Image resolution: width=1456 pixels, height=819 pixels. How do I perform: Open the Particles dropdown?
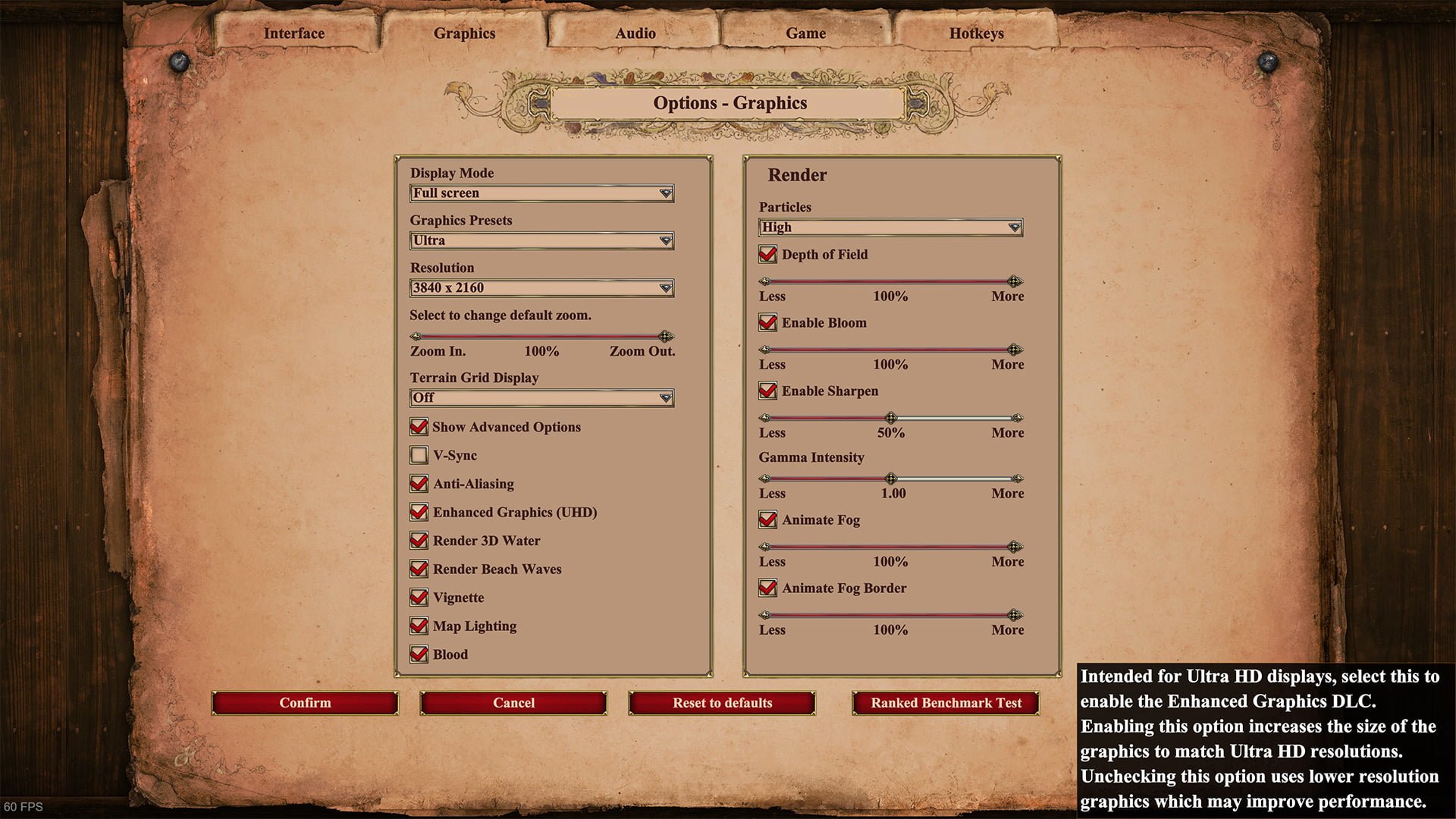point(890,227)
